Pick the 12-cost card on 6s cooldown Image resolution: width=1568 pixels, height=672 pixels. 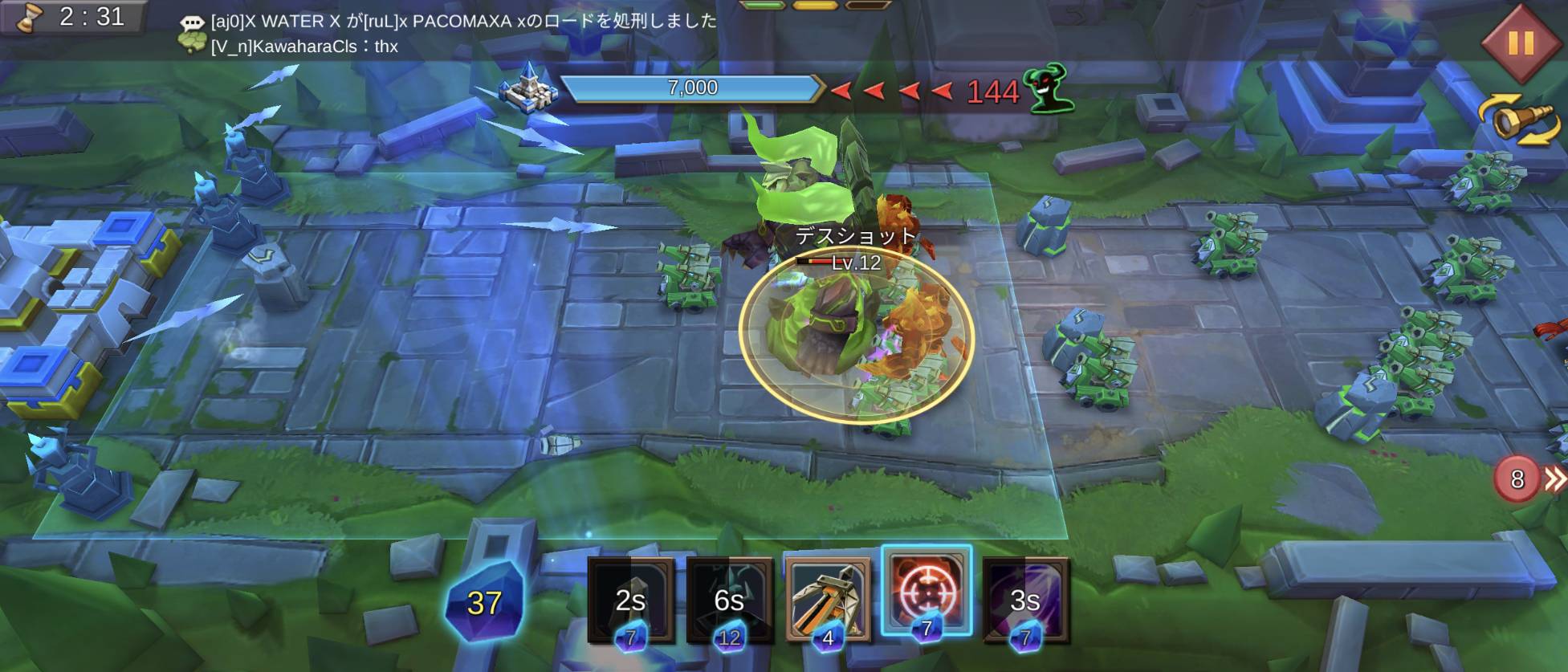tap(729, 600)
